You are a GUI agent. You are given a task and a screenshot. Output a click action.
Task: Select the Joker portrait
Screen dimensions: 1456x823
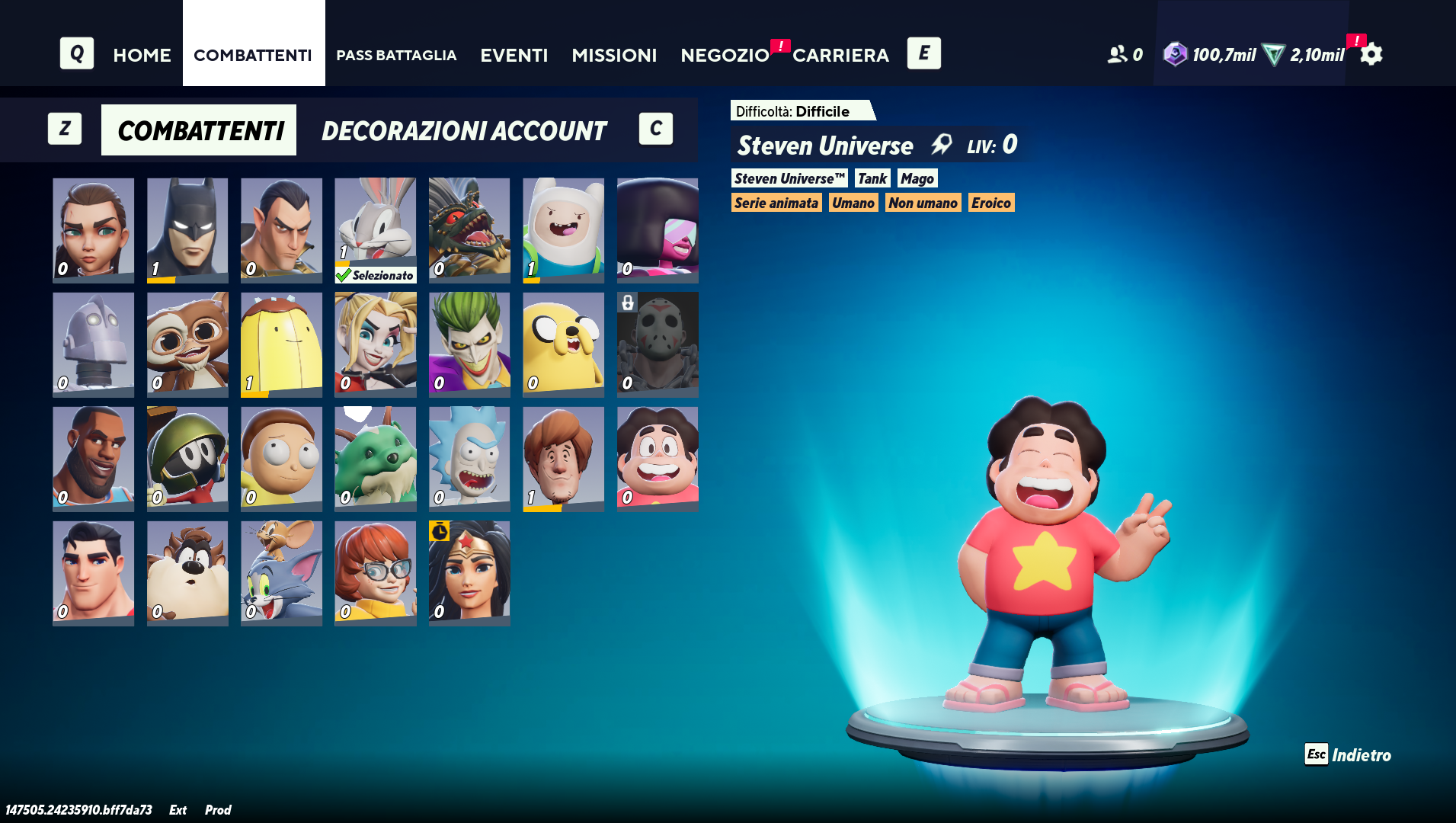[469, 344]
